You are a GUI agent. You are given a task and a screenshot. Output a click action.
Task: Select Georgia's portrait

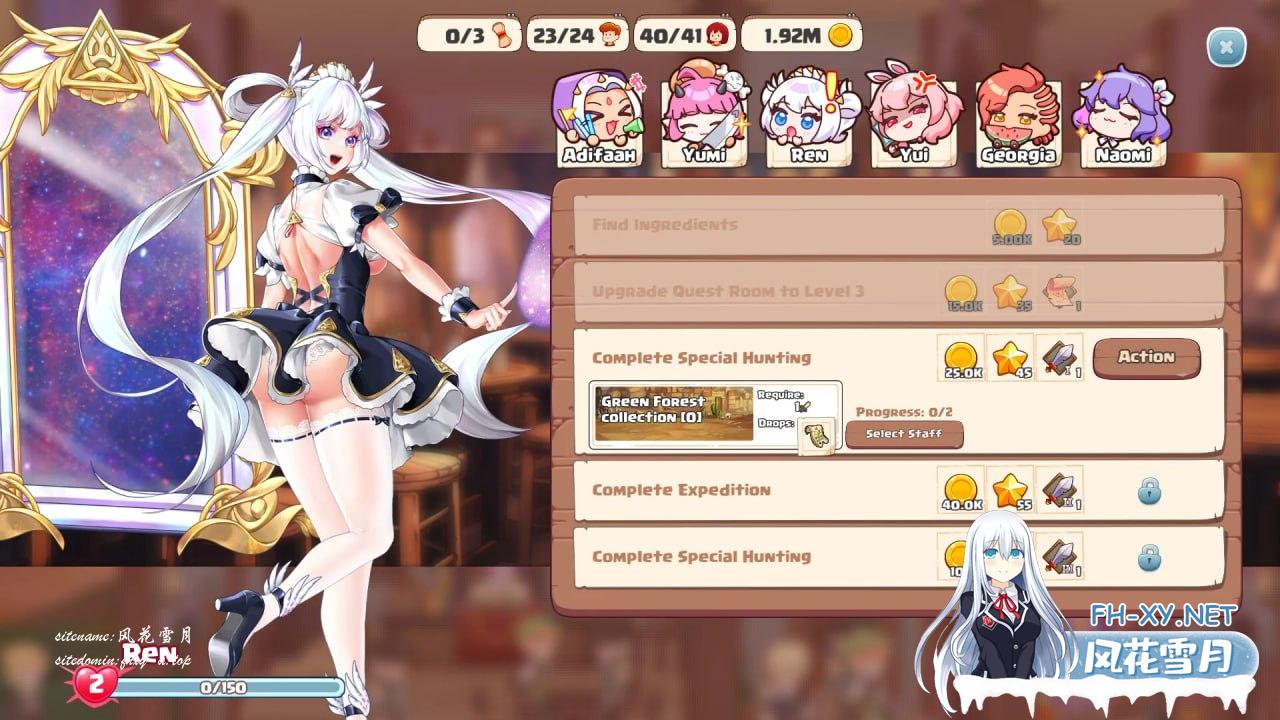[1018, 120]
